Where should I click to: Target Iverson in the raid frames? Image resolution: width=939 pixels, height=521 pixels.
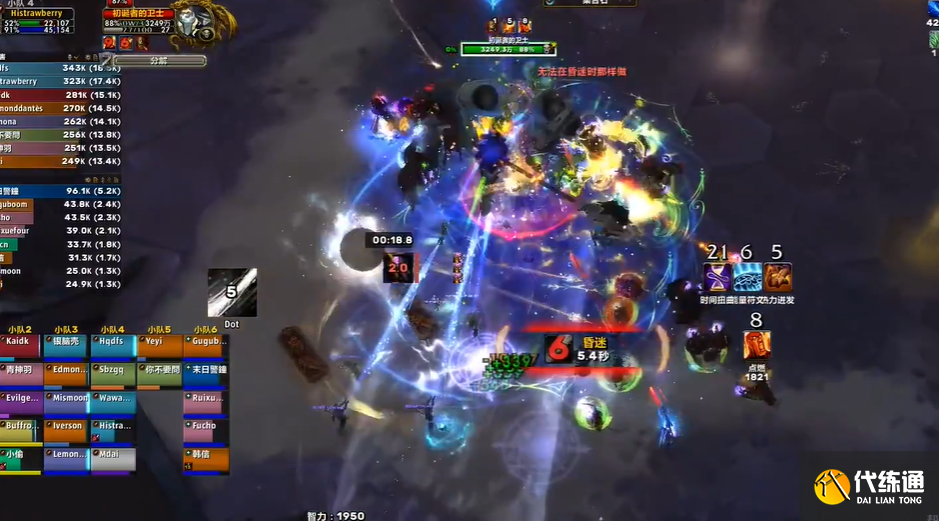coord(66,430)
